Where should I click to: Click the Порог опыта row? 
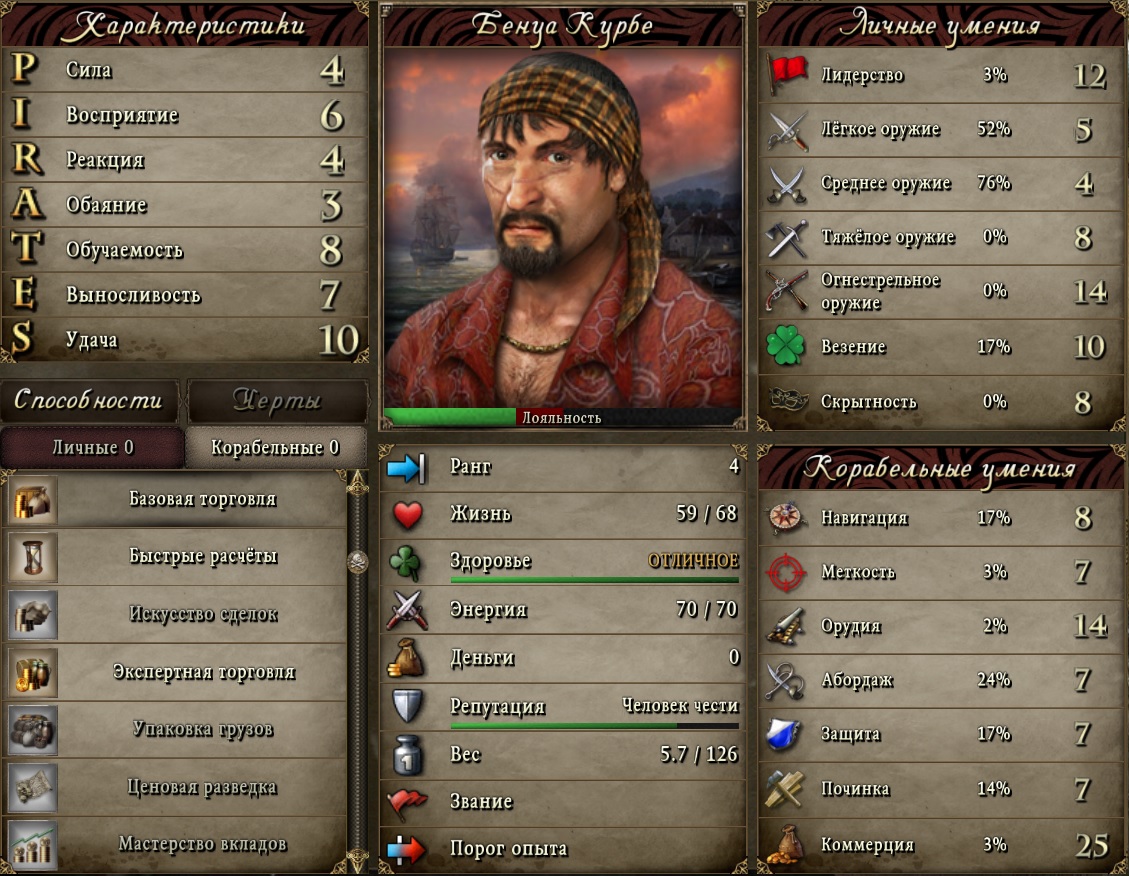click(x=562, y=849)
